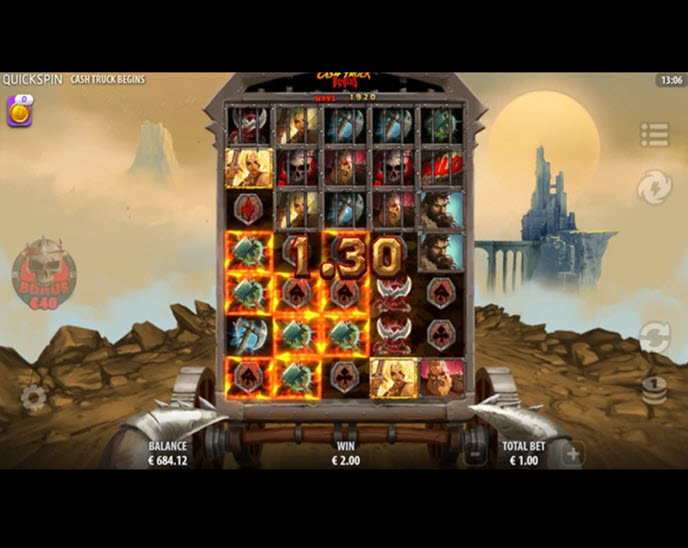Click the purple gold coin icon
688x548 pixels.
tap(19, 111)
